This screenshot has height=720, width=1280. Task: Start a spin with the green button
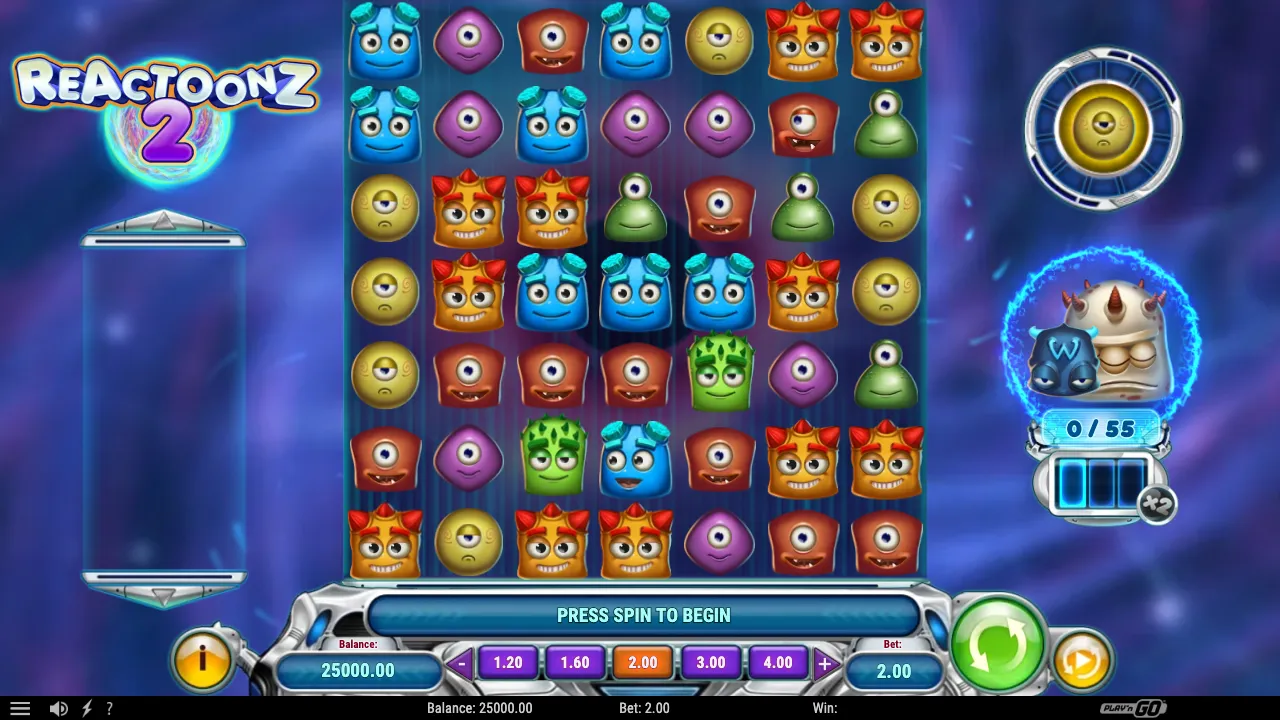pos(997,643)
